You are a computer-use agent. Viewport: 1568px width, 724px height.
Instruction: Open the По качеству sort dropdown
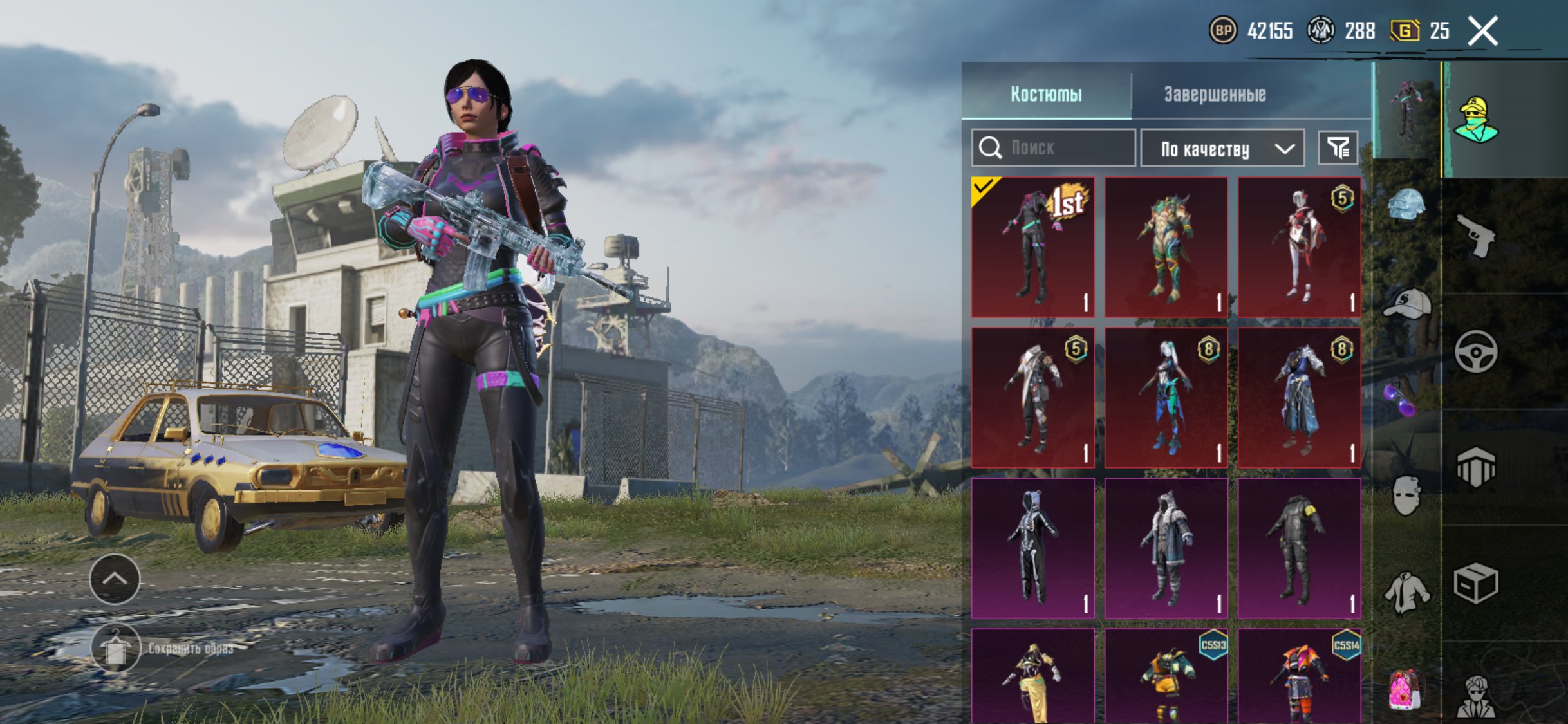coord(1222,149)
